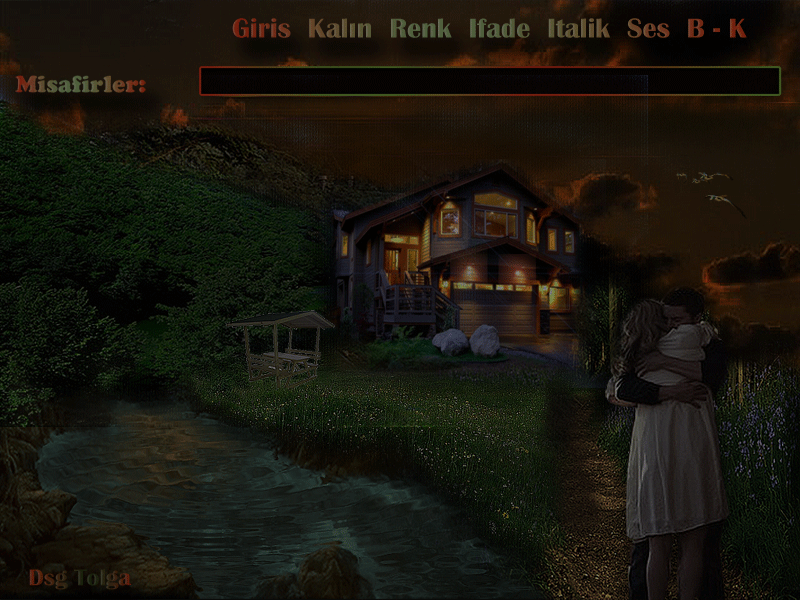Click the Giris button
This screenshot has width=800, height=600.
click(x=261, y=29)
